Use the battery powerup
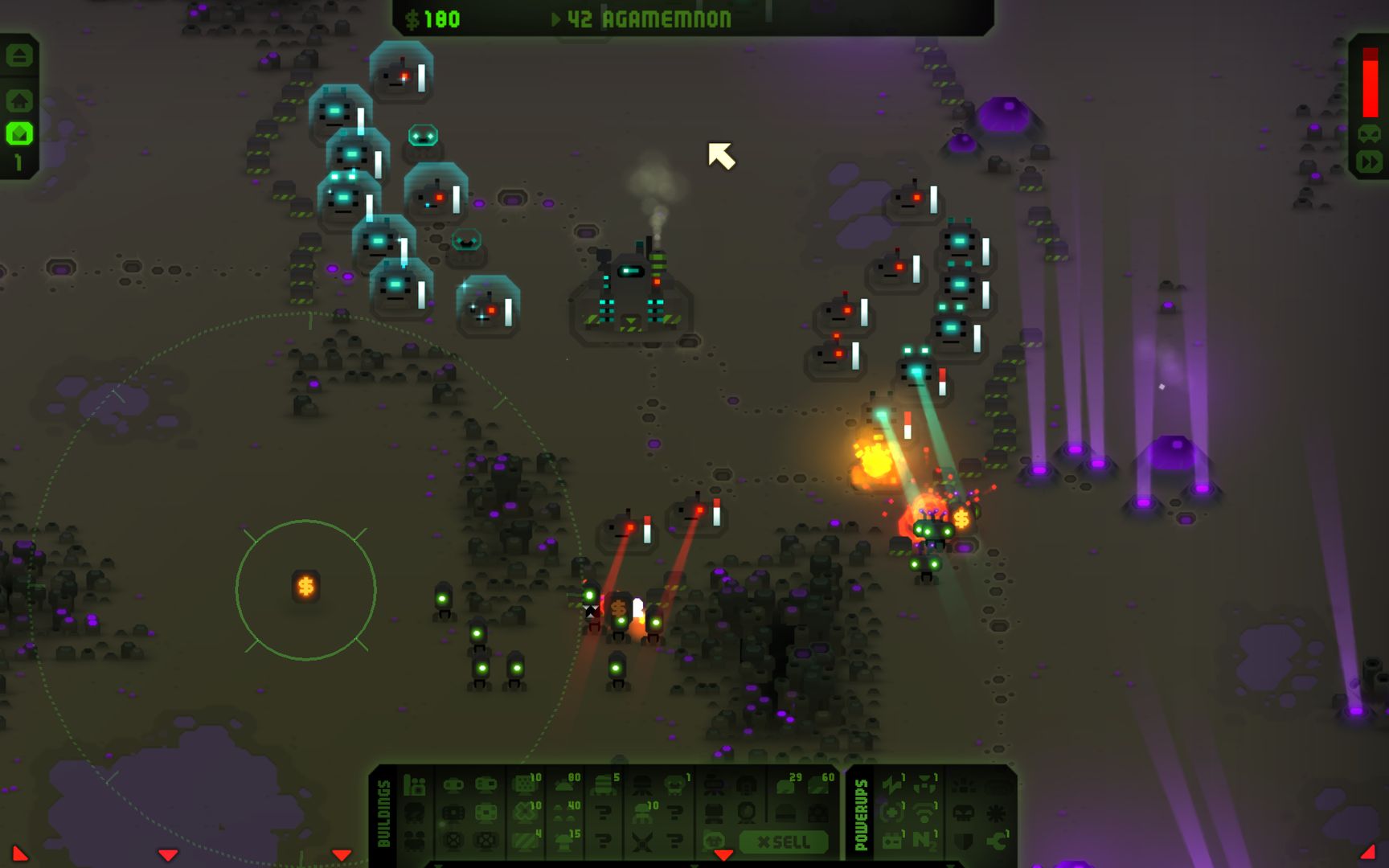The image size is (1389, 868). tap(891, 841)
